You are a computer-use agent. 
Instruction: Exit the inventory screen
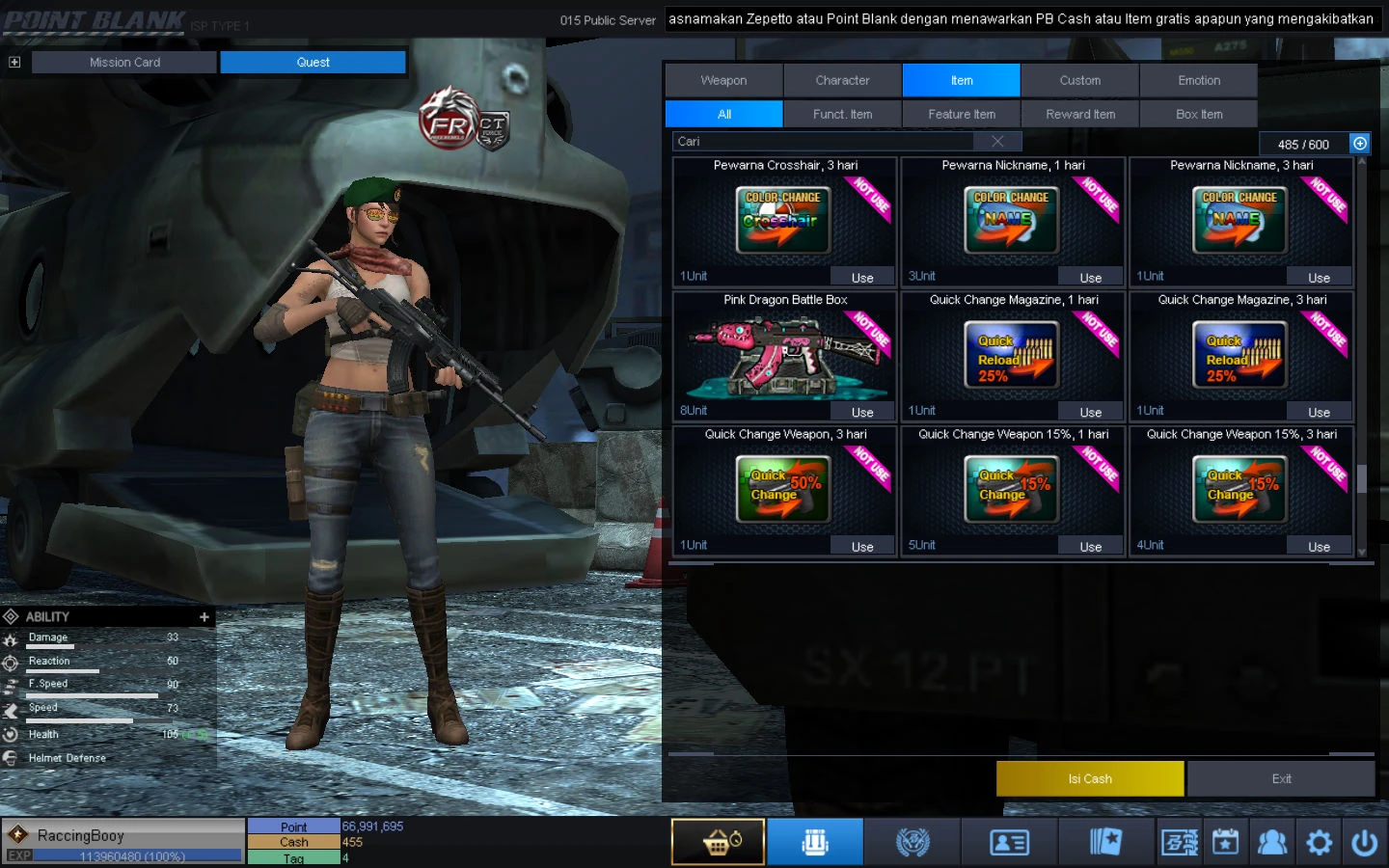click(1281, 778)
